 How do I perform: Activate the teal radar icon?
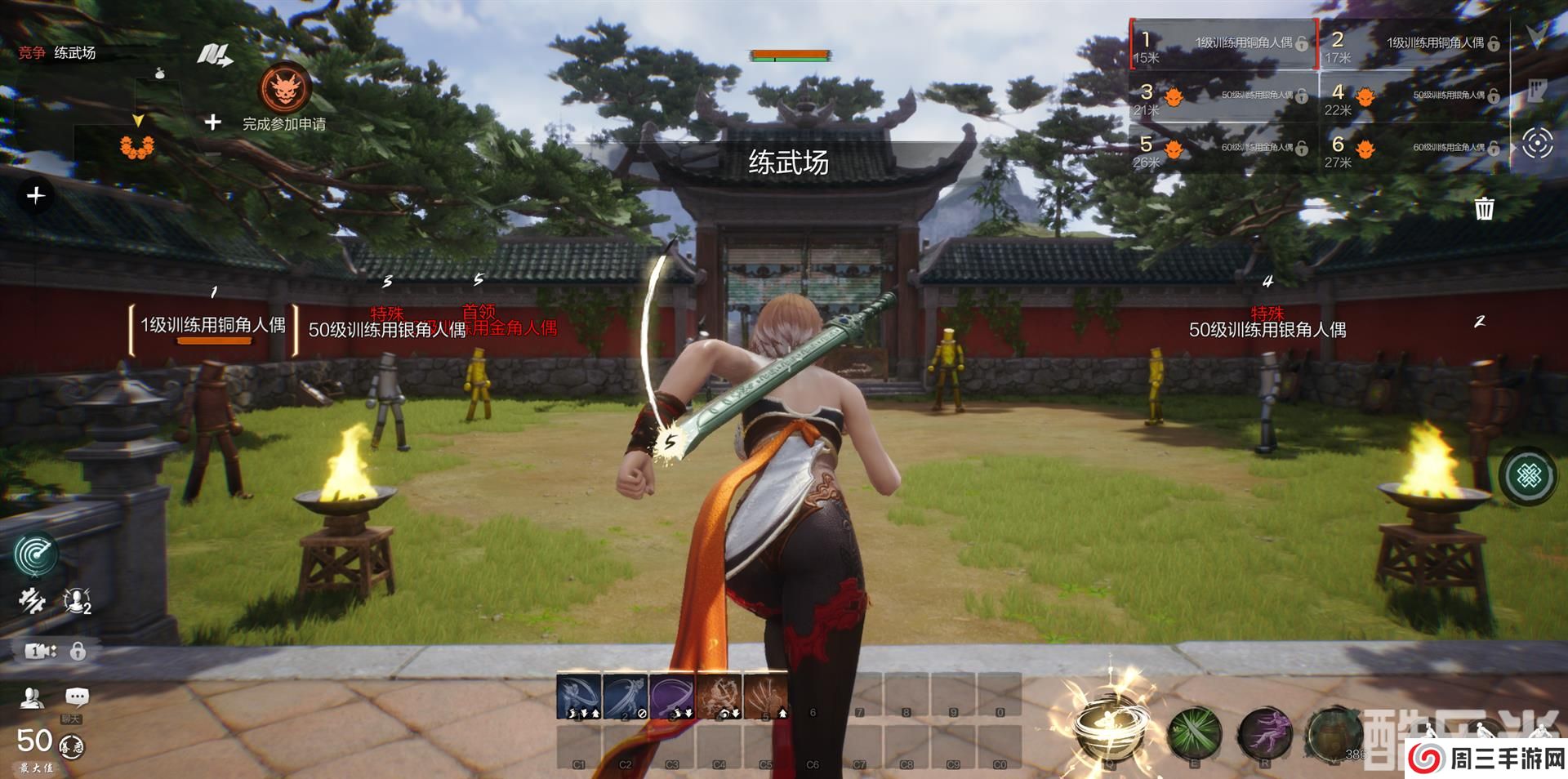point(35,554)
